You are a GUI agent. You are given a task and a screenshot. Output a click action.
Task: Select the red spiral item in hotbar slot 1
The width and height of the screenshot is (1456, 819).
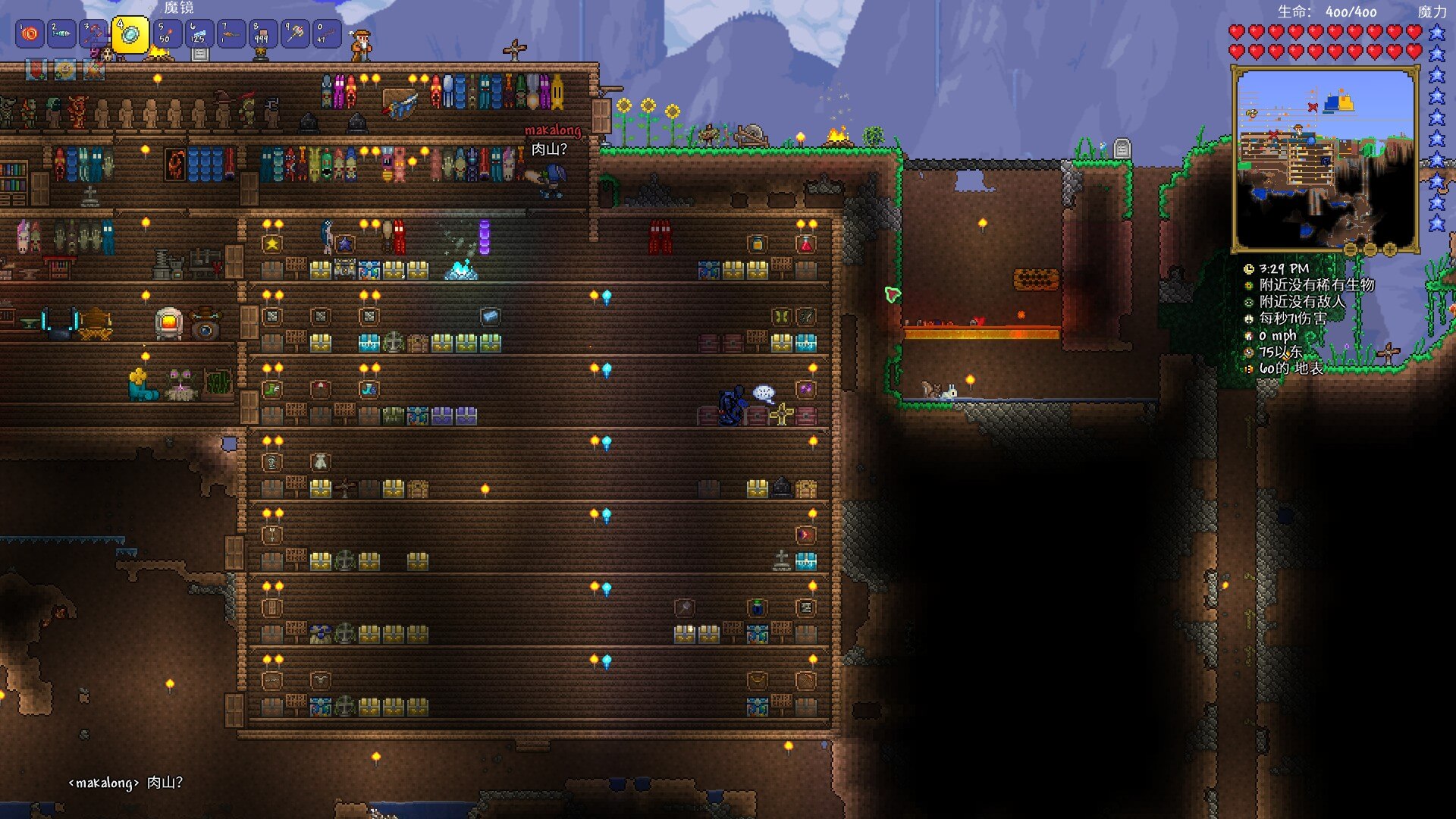pyautogui.click(x=30, y=34)
